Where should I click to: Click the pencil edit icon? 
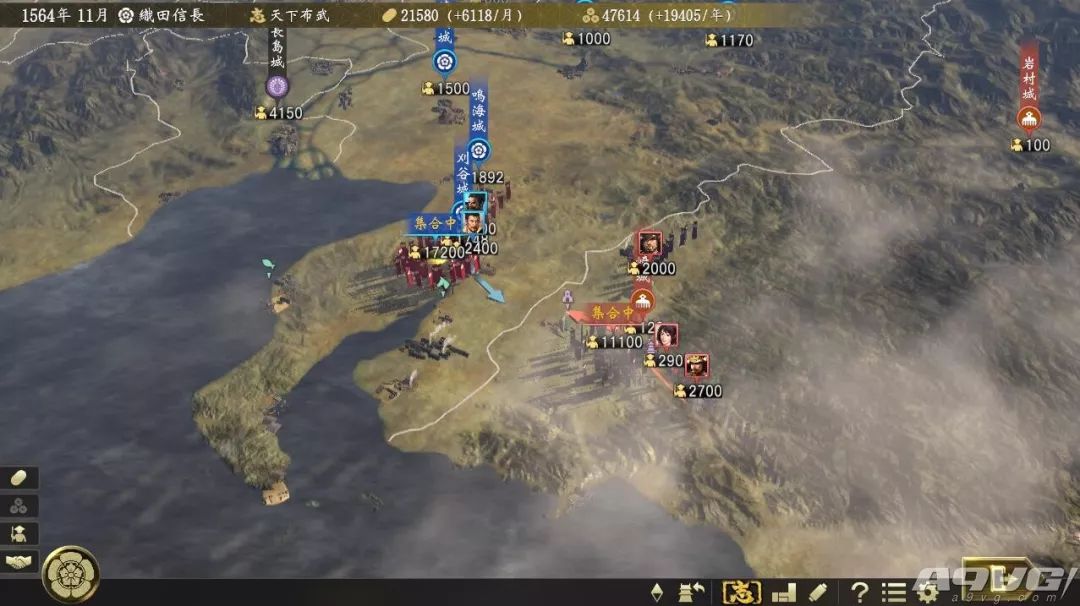click(x=818, y=592)
